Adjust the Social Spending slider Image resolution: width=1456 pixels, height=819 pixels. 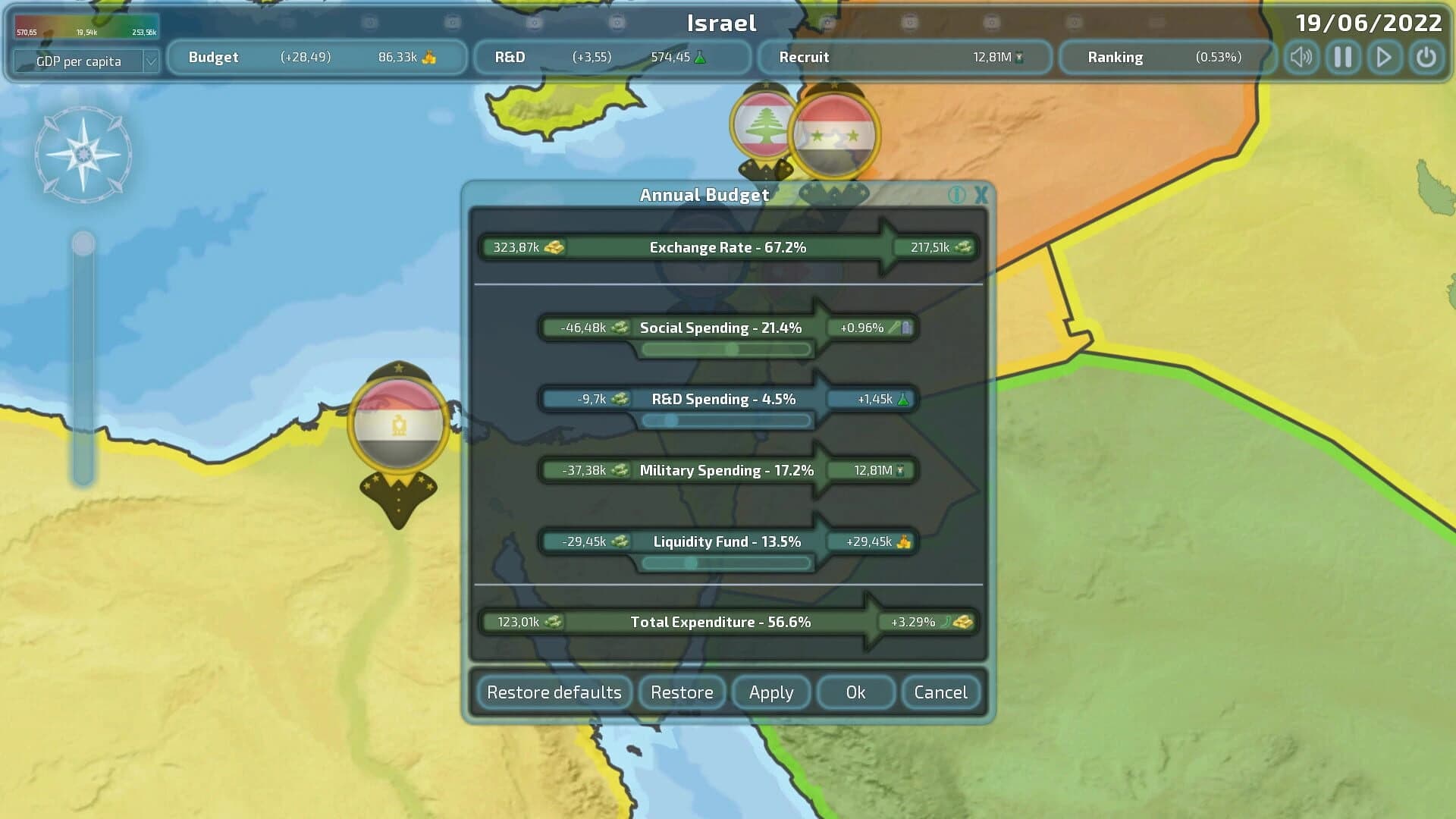click(732, 350)
